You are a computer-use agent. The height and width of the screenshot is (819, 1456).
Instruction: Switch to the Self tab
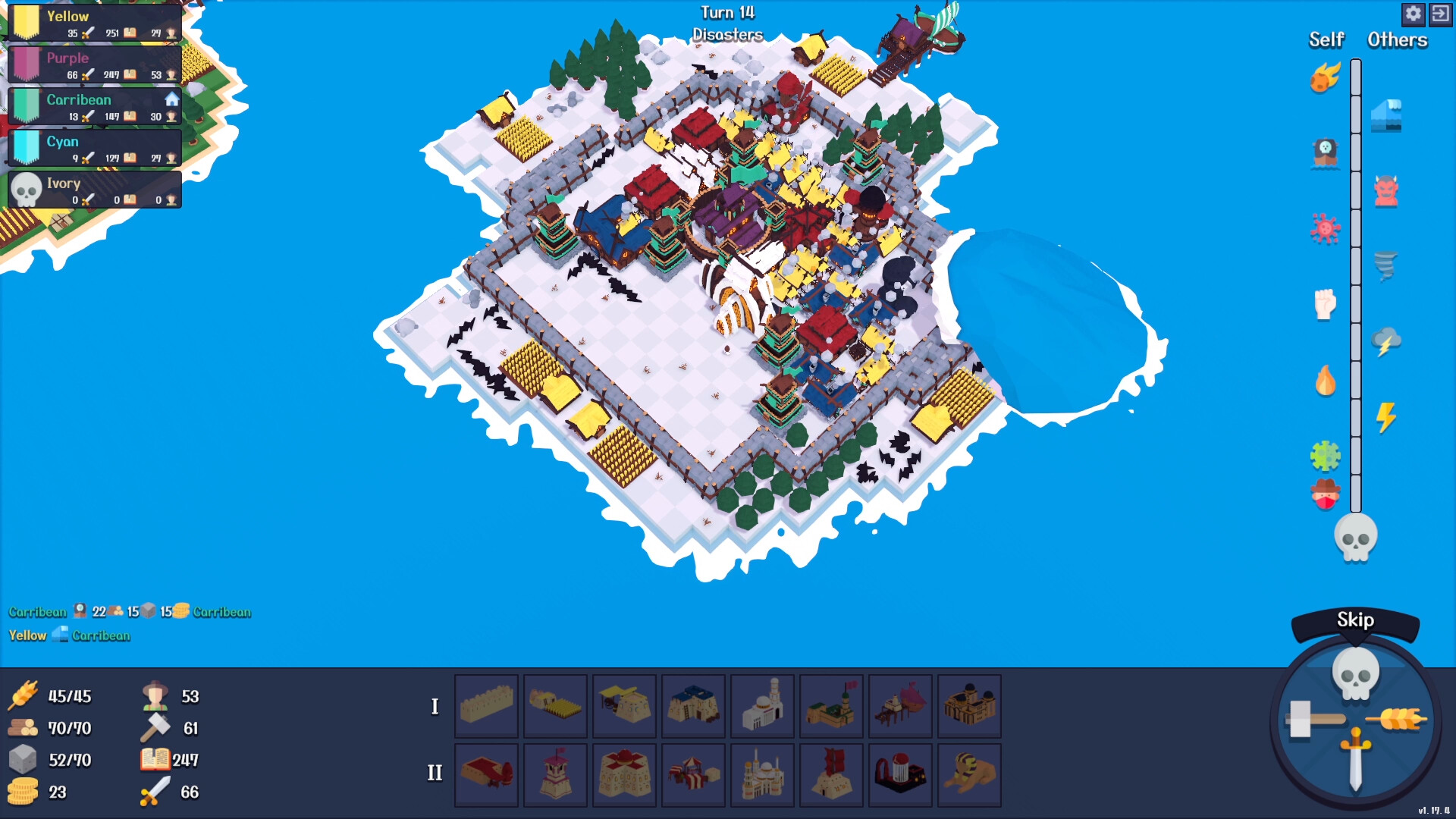1326,40
